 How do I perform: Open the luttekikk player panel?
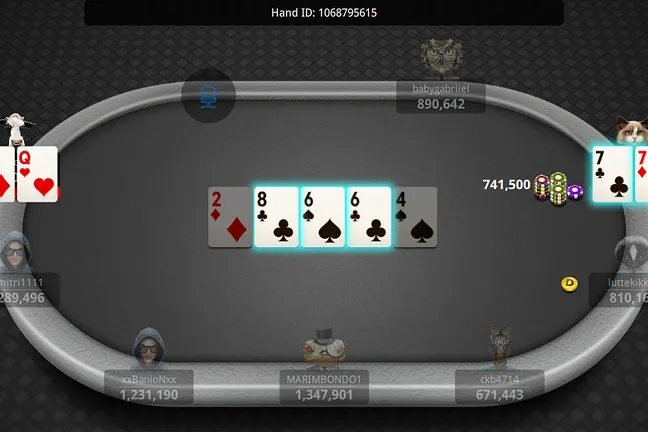tap(623, 290)
